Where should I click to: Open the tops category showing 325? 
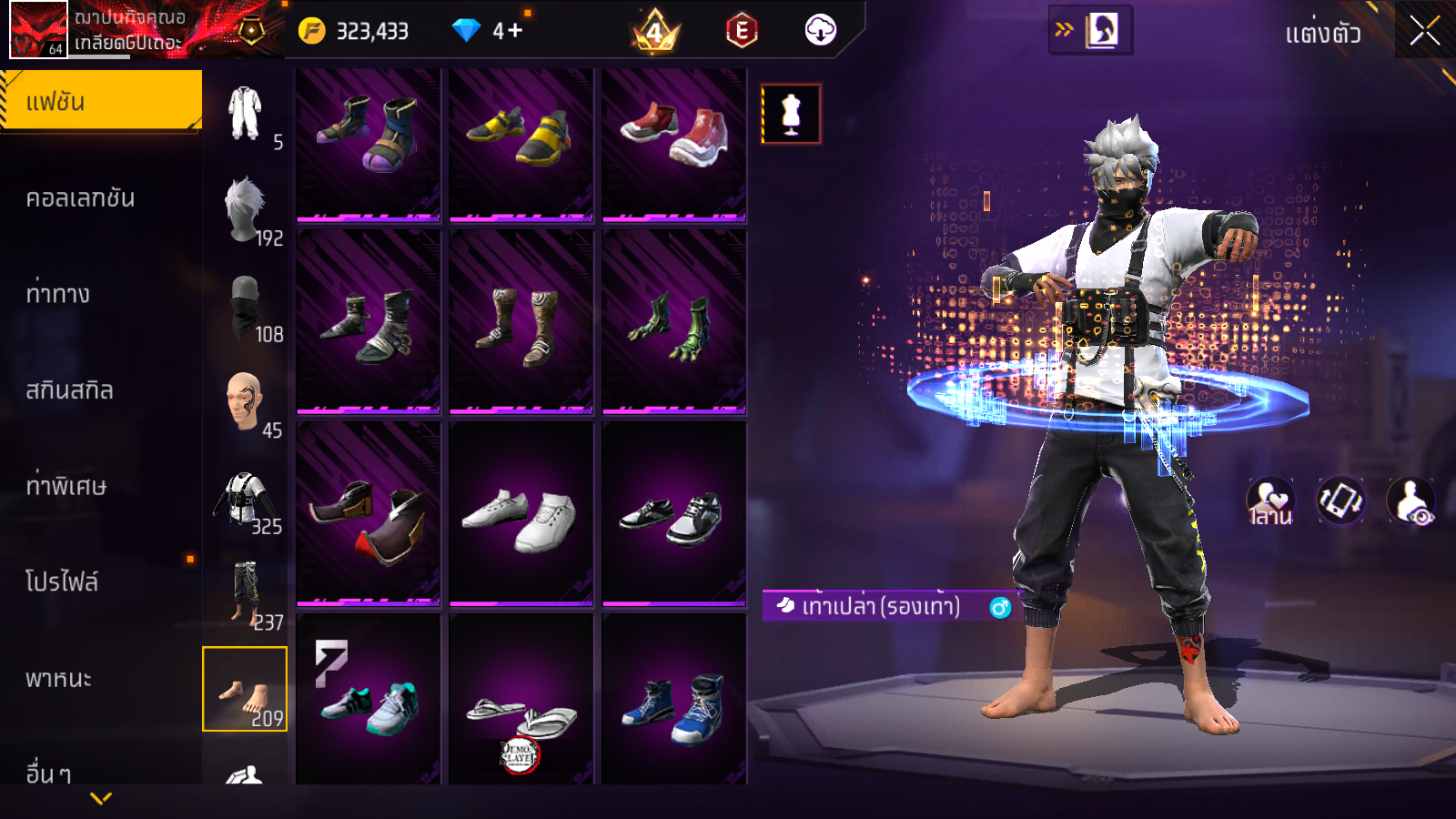[246, 500]
